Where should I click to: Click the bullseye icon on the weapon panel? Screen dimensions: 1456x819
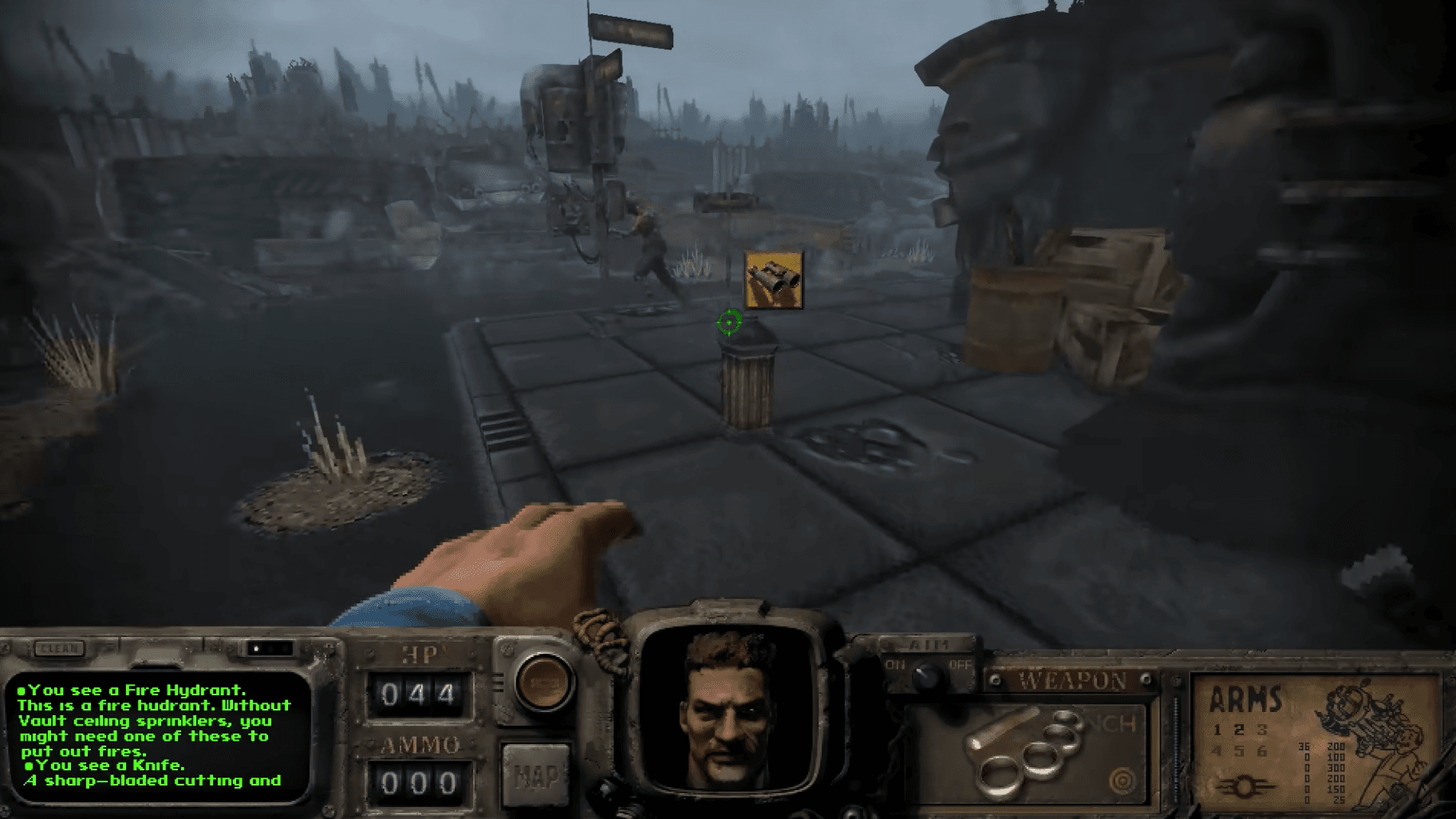(1123, 779)
